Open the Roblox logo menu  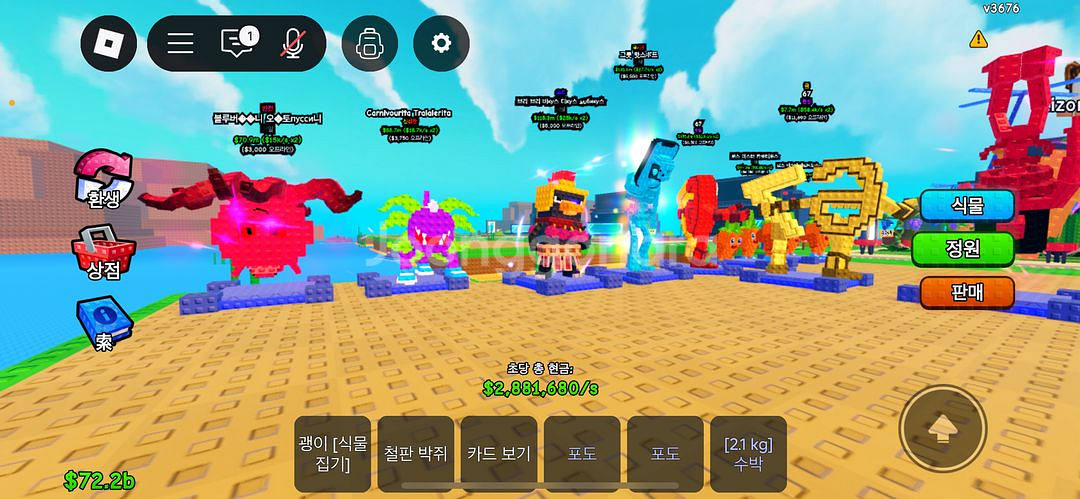point(108,43)
